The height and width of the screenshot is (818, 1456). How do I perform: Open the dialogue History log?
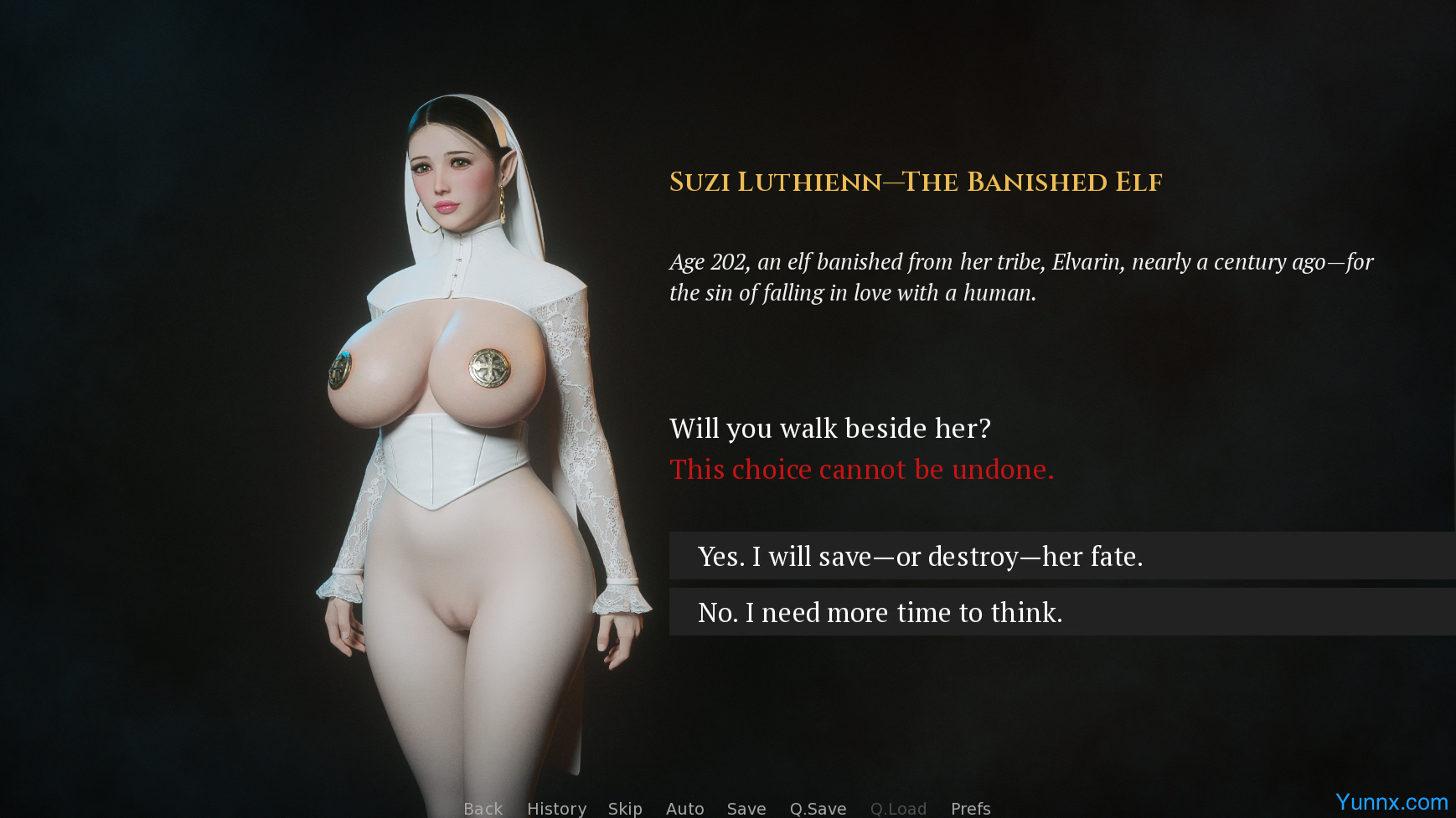pyautogui.click(x=556, y=808)
